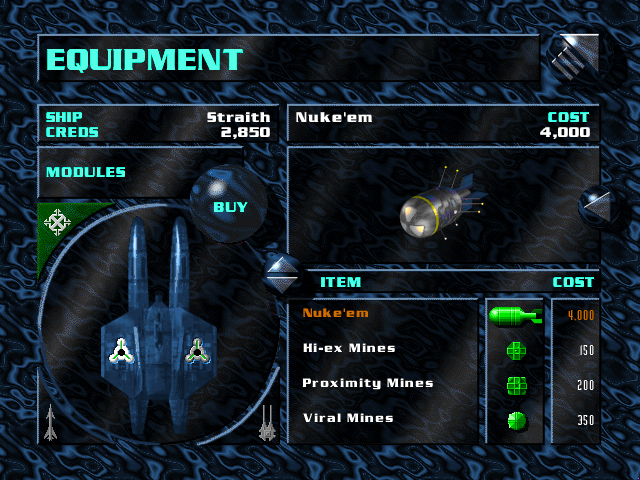Select Nuke'em in the item list
The width and height of the screenshot is (640, 480).
point(335,313)
